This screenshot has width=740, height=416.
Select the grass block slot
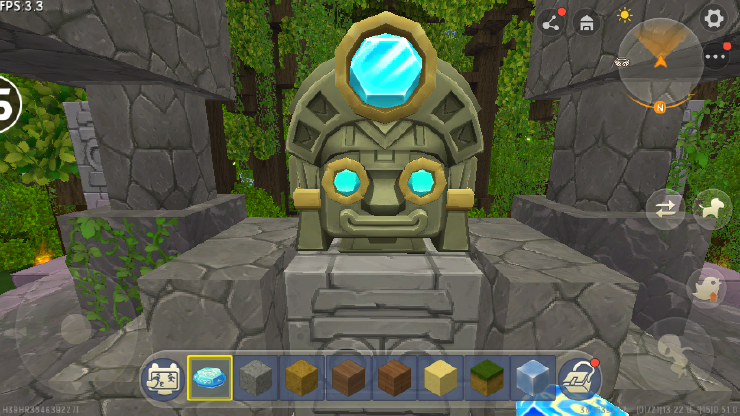tap(486, 377)
